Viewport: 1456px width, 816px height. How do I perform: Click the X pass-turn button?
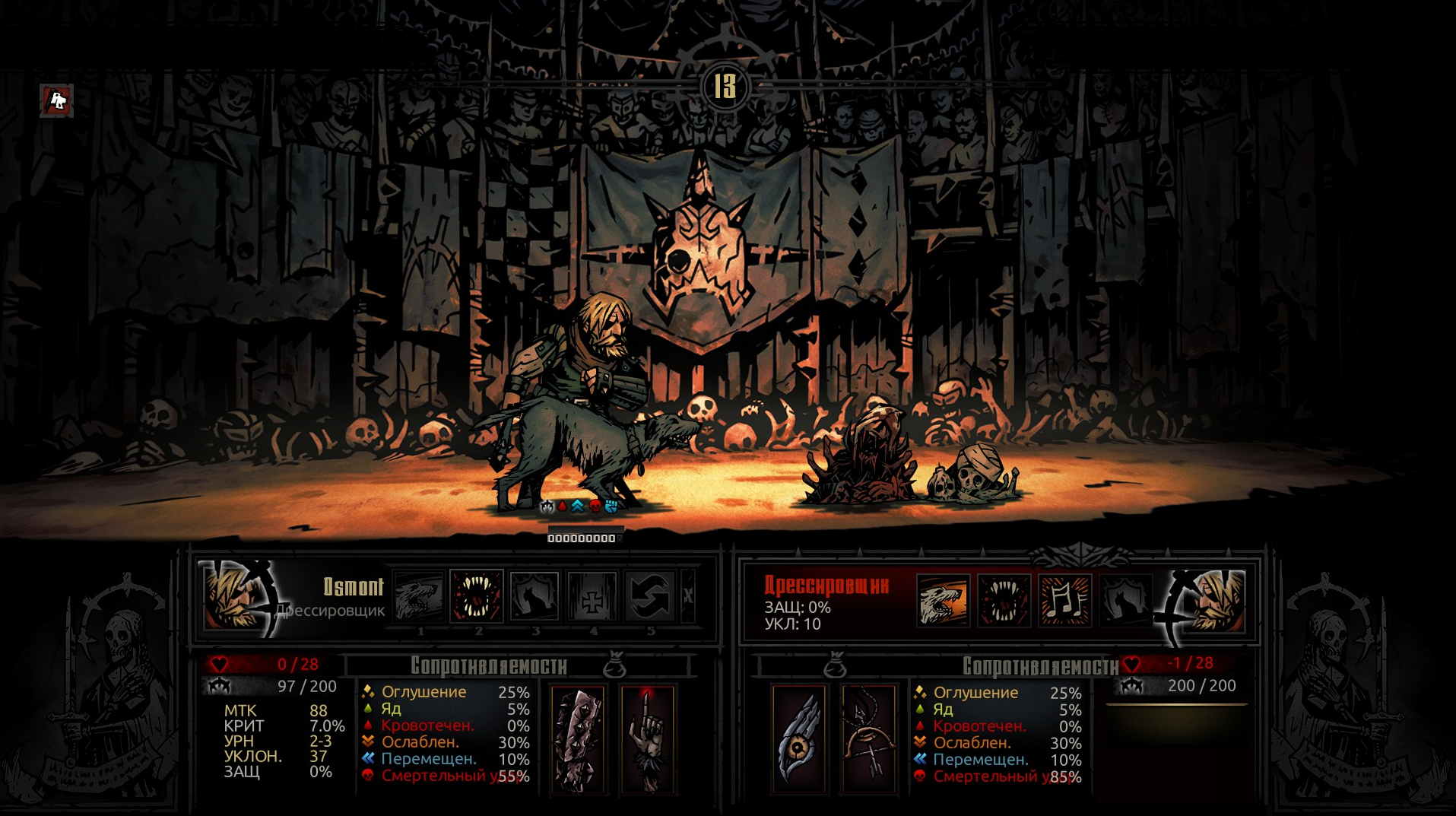click(688, 597)
